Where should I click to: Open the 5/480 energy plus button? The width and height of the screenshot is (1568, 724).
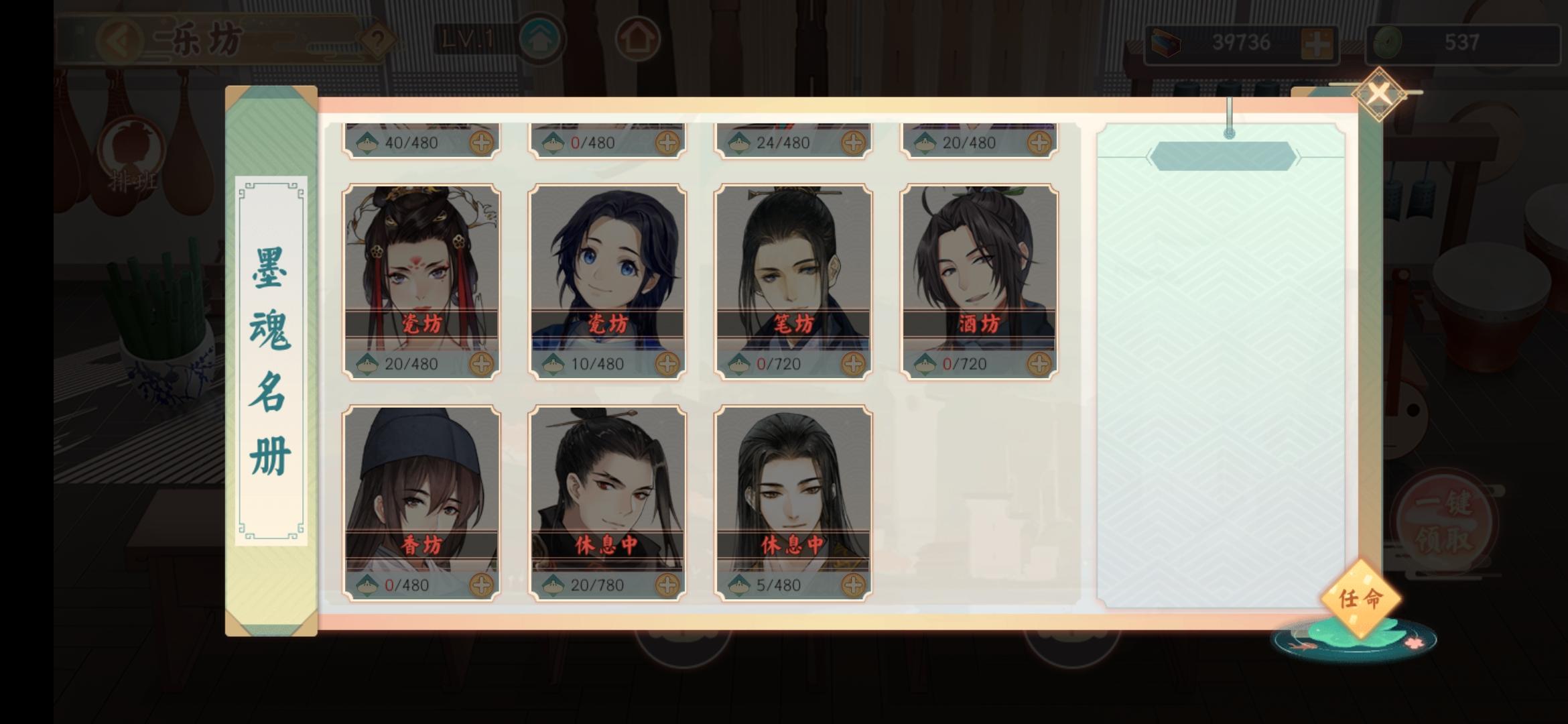click(852, 584)
